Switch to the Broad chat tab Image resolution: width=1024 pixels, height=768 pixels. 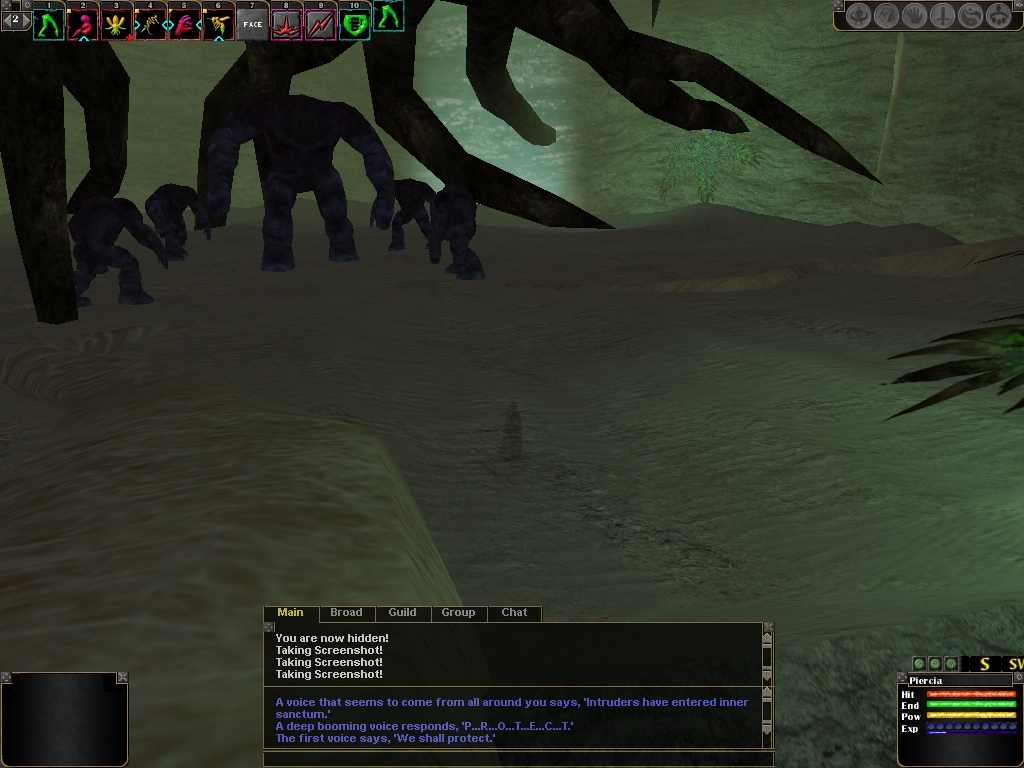pyautogui.click(x=346, y=612)
